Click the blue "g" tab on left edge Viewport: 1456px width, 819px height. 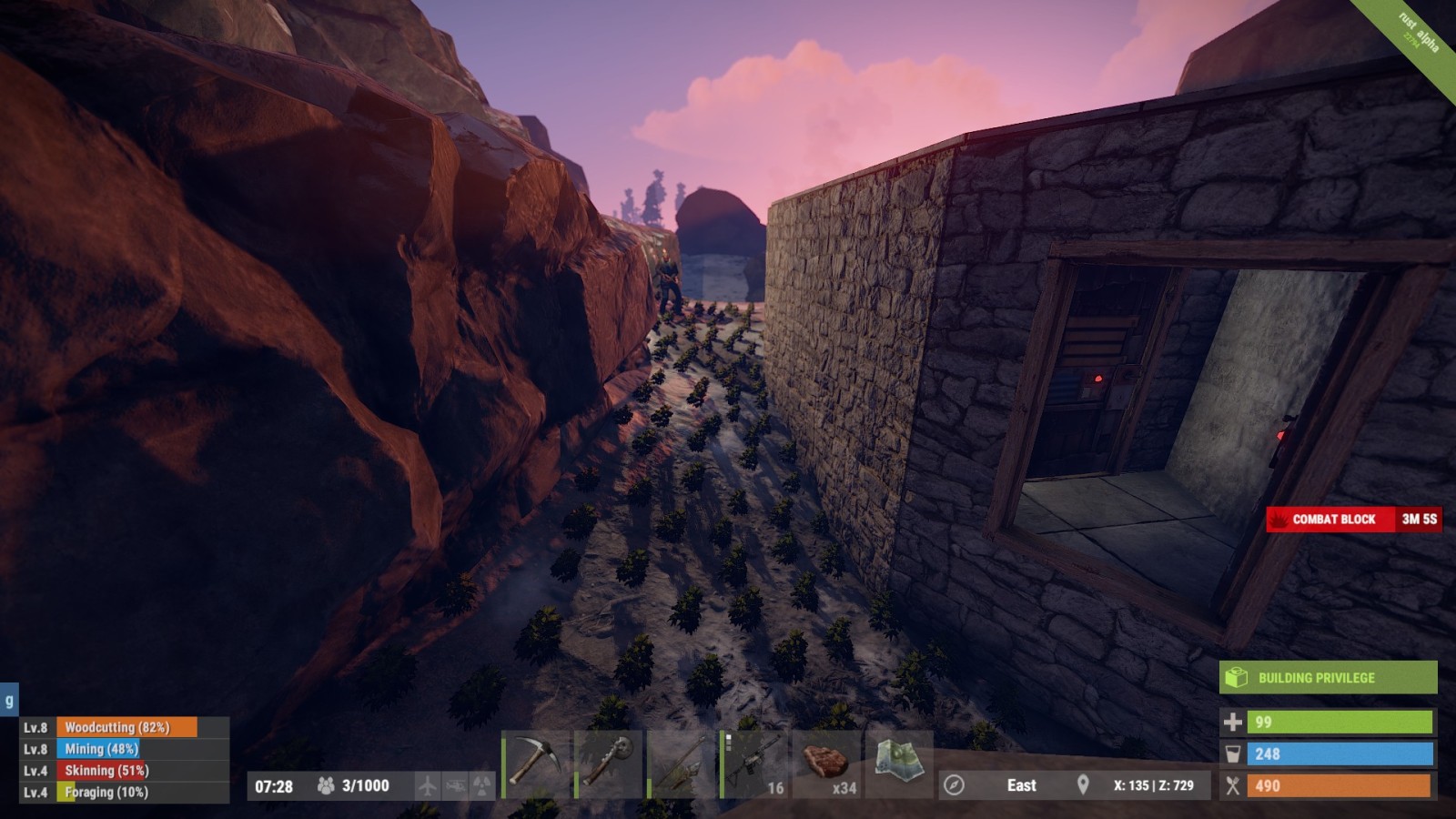9,701
